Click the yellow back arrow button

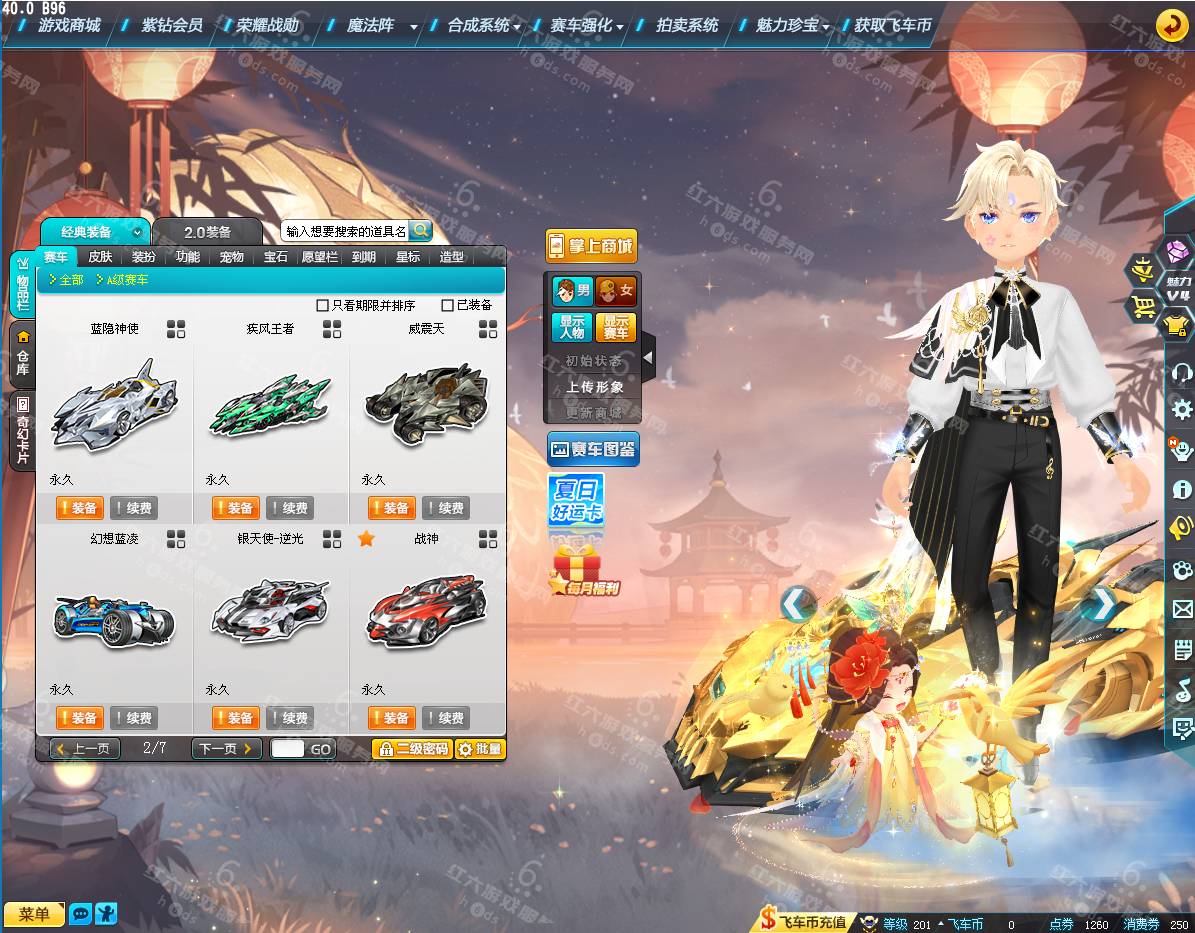point(1171,25)
